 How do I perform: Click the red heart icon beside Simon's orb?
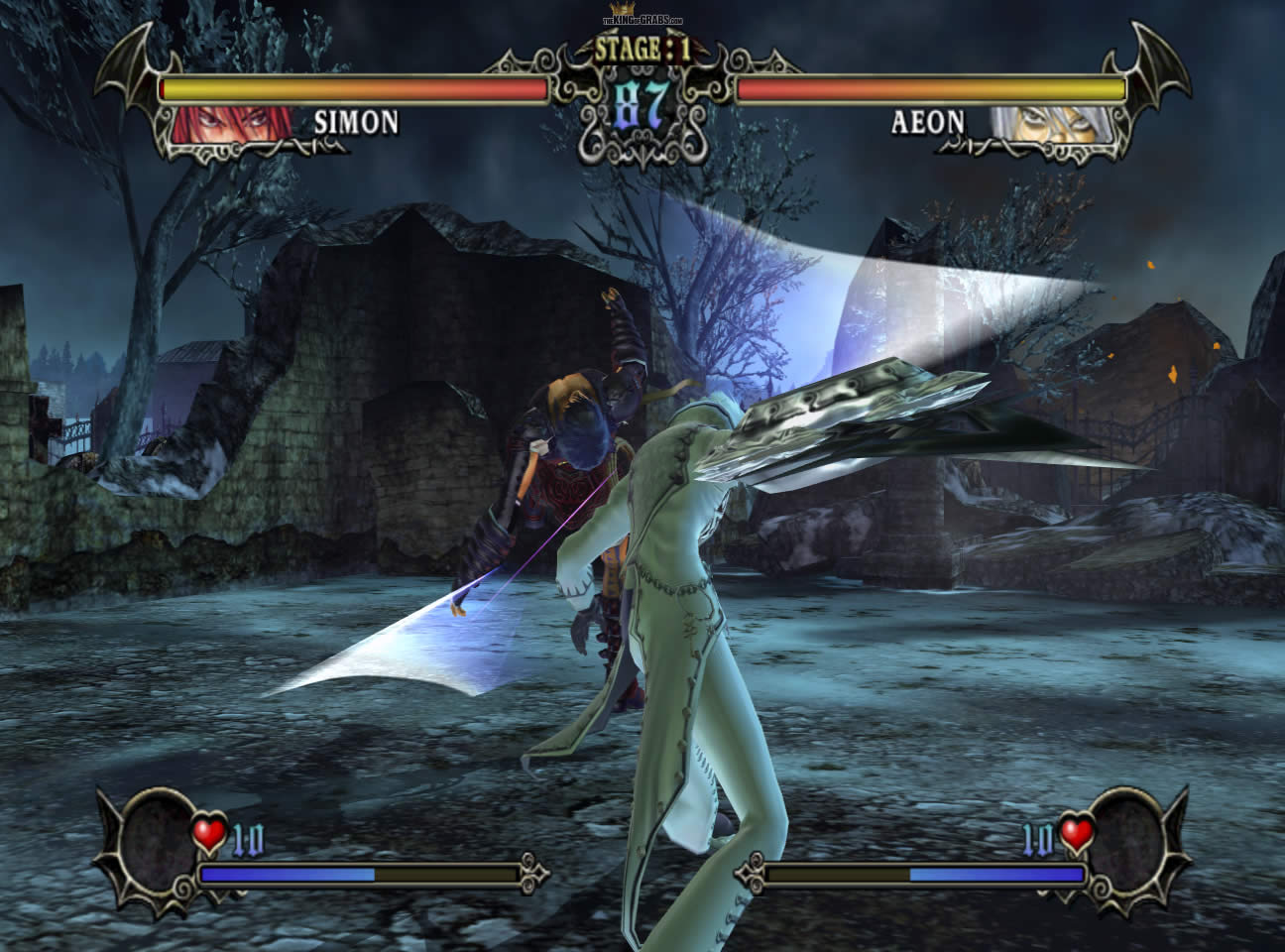(x=210, y=836)
